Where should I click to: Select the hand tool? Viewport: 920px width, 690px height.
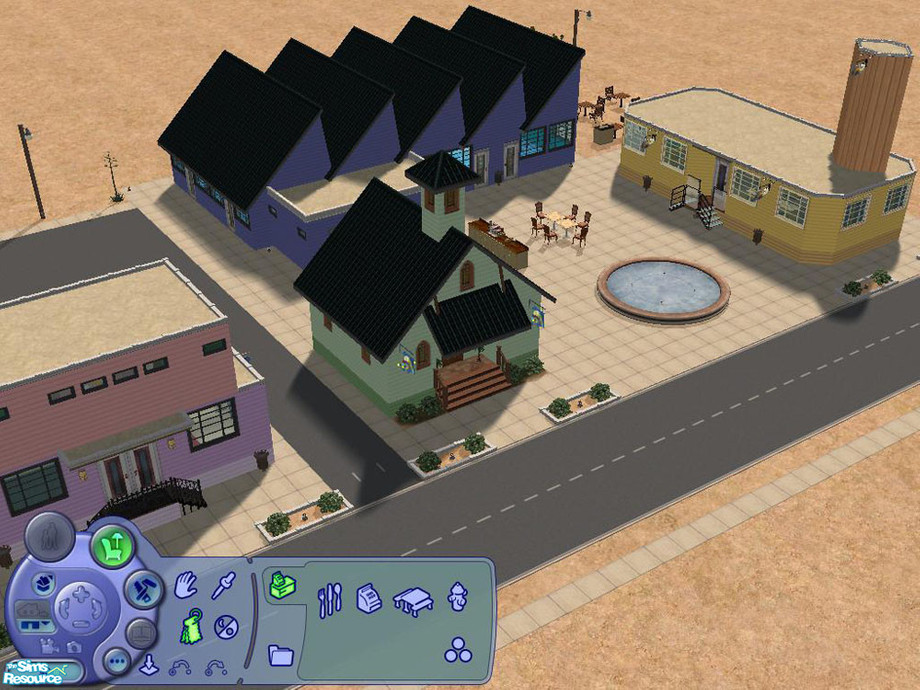(x=185, y=587)
